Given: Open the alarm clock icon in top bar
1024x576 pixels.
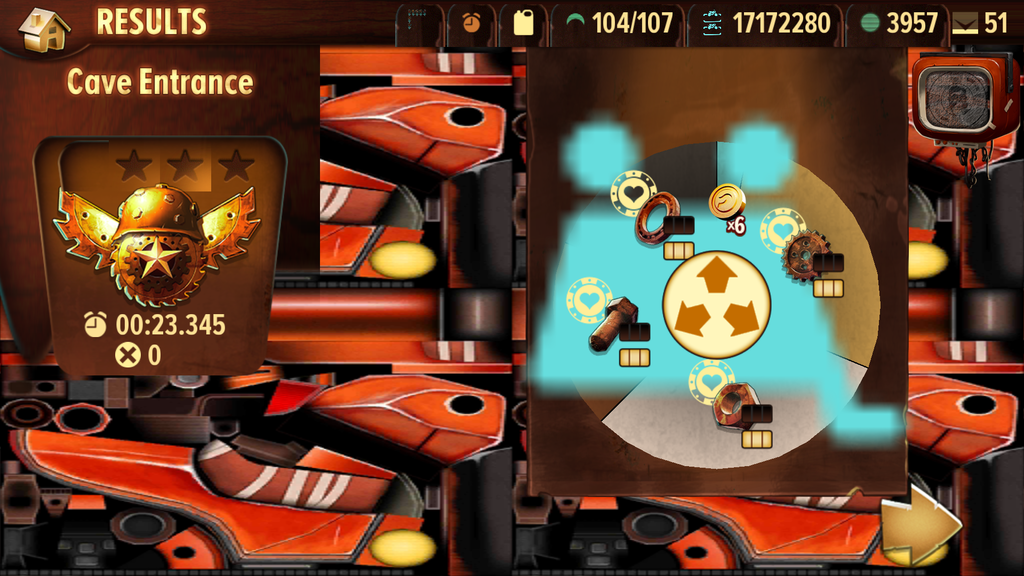Looking at the screenshot, I should pyautogui.click(x=470, y=23).
